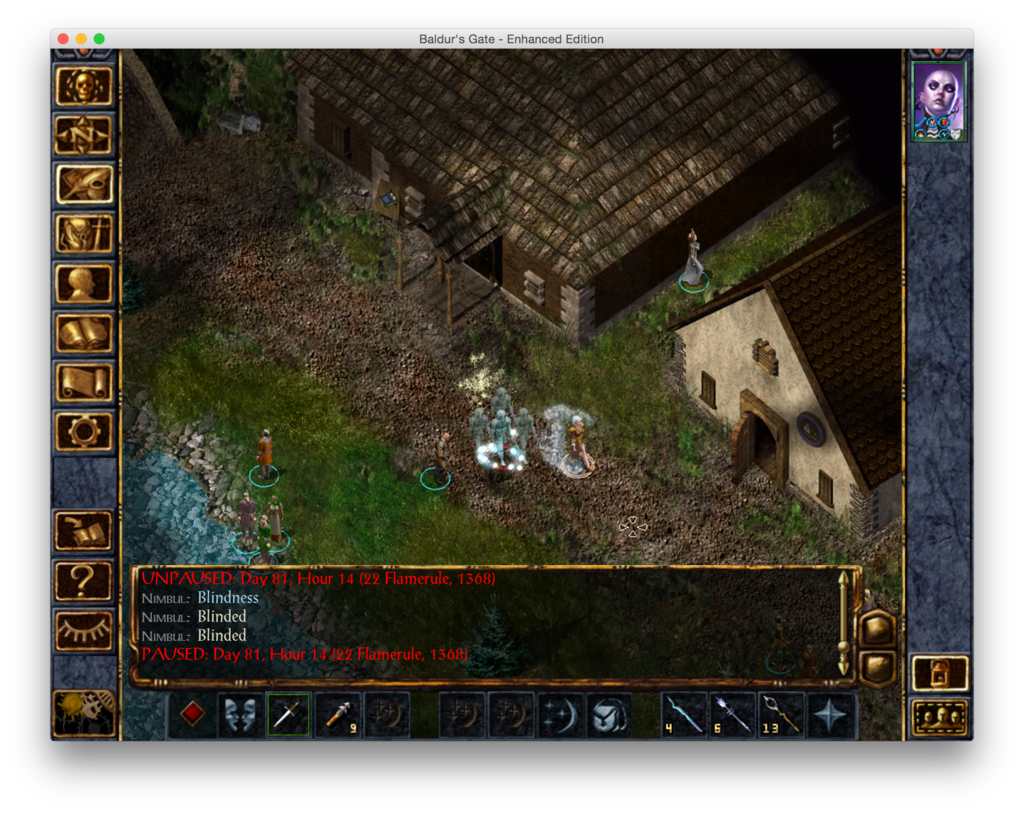1024x813 pixels.
Task: Click the red diamond button
Action: pos(192,715)
